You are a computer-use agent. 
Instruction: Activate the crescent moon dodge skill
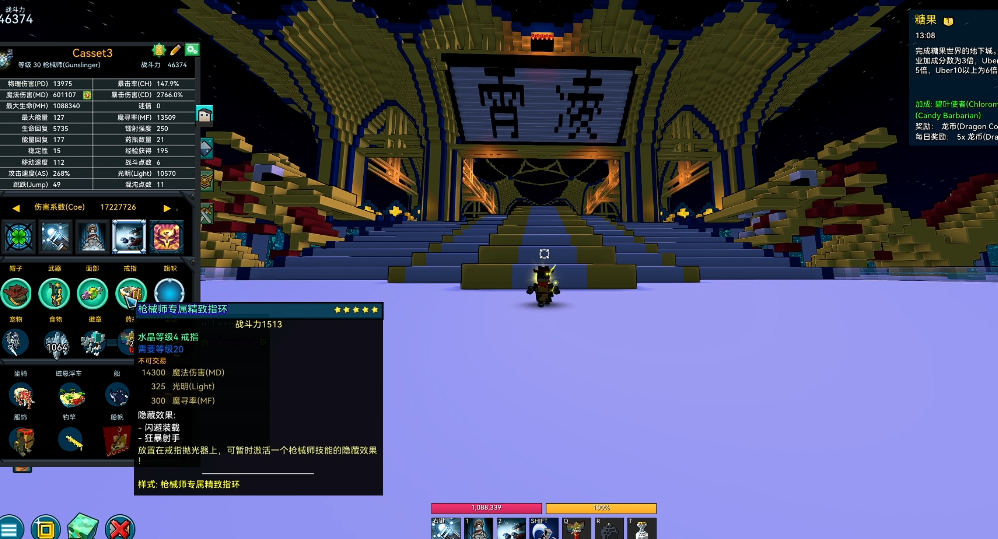(x=543, y=529)
